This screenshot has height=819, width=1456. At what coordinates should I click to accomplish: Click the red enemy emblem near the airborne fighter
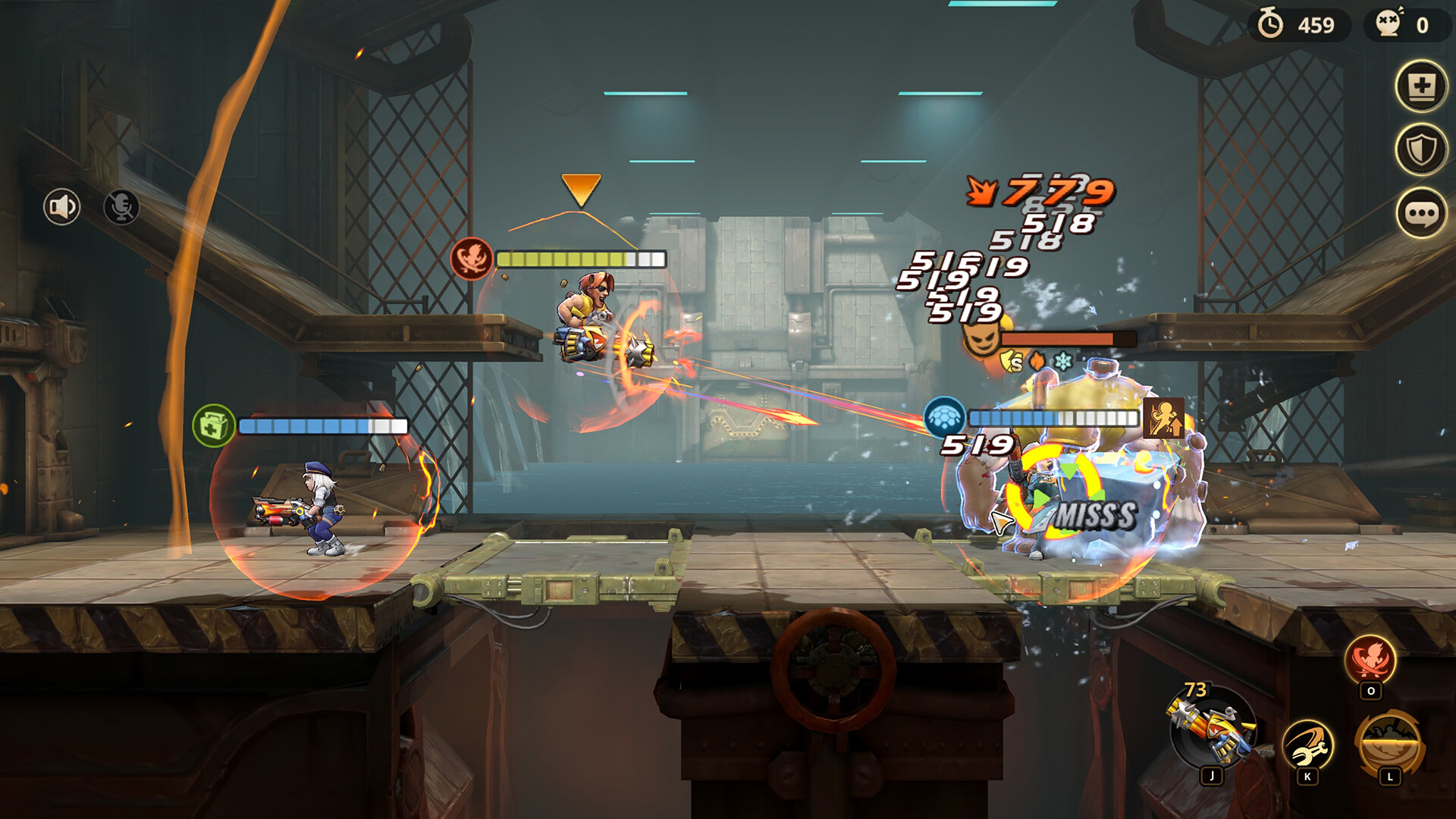pos(472,257)
